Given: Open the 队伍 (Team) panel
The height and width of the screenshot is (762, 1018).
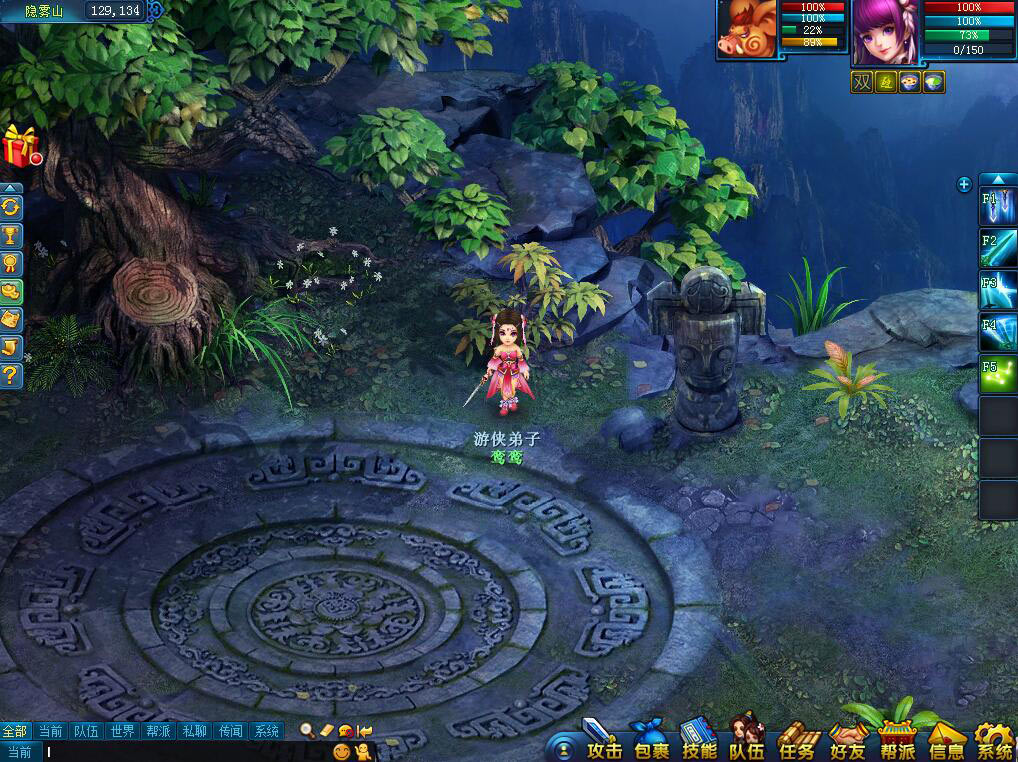Looking at the screenshot, I should [x=747, y=742].
